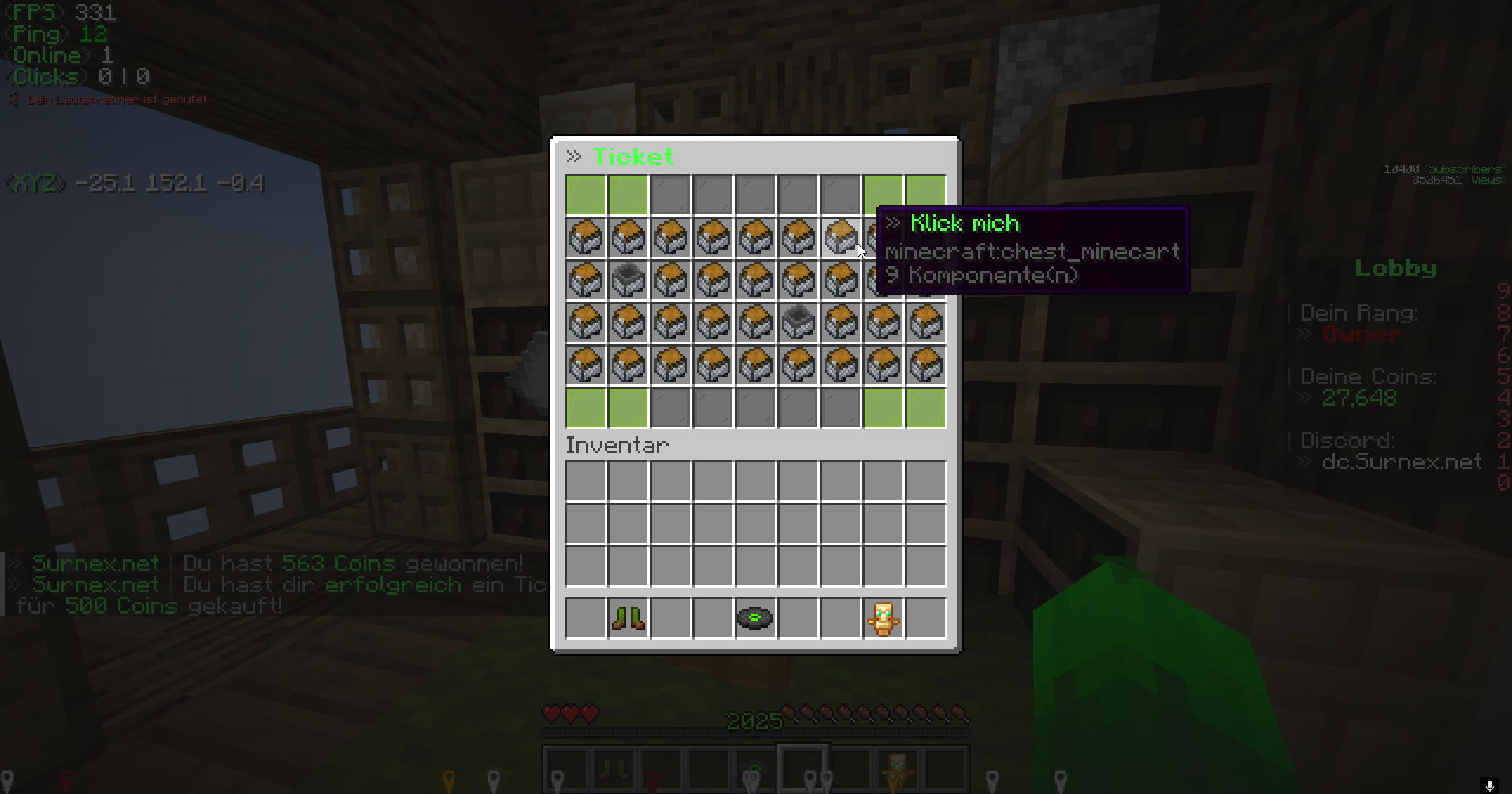Click the chest minecart in the grid's top-left

coord(585,238)
